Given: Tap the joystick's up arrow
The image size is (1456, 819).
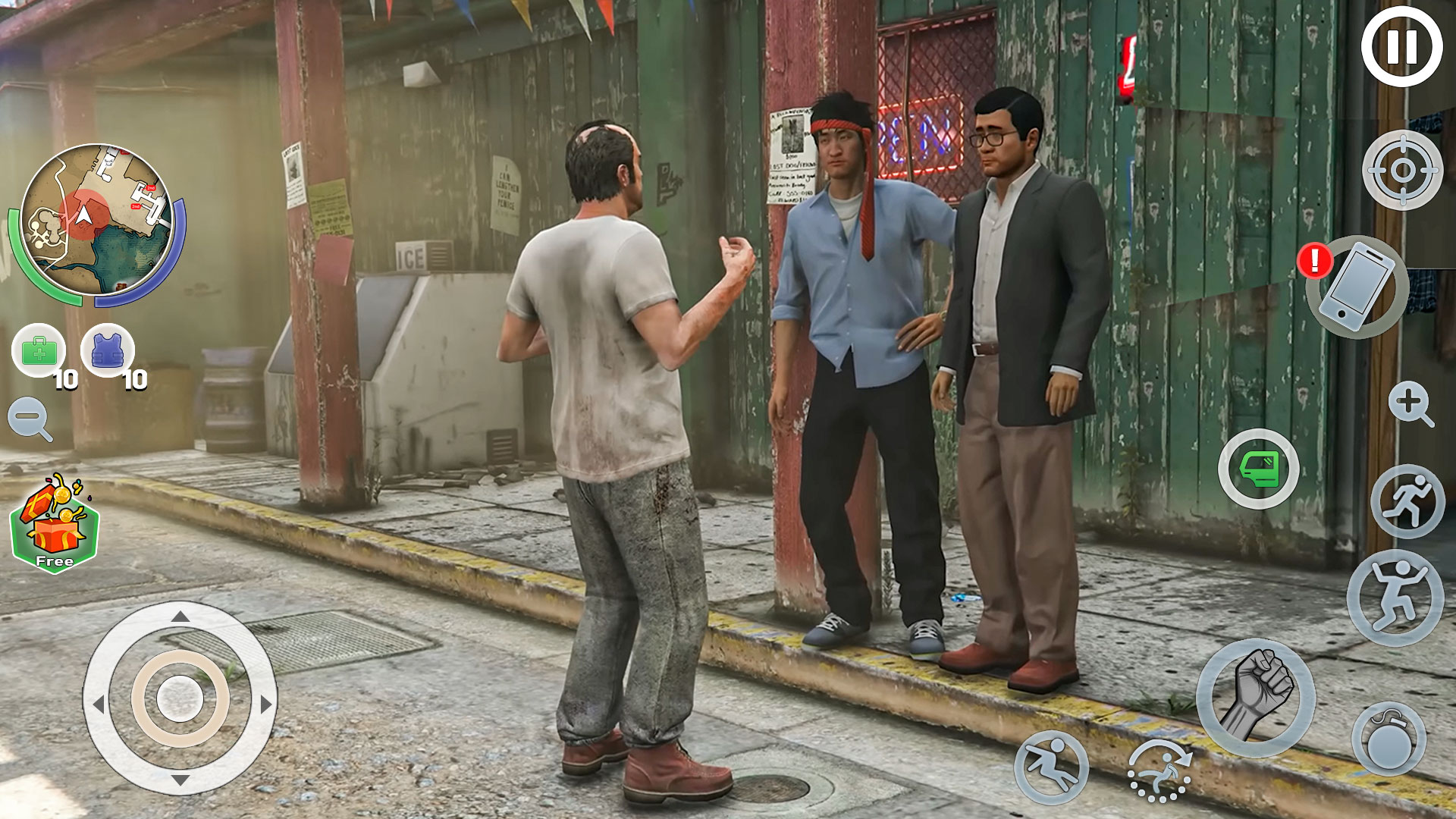Looking at the screenshot, I should click(180, 617).
